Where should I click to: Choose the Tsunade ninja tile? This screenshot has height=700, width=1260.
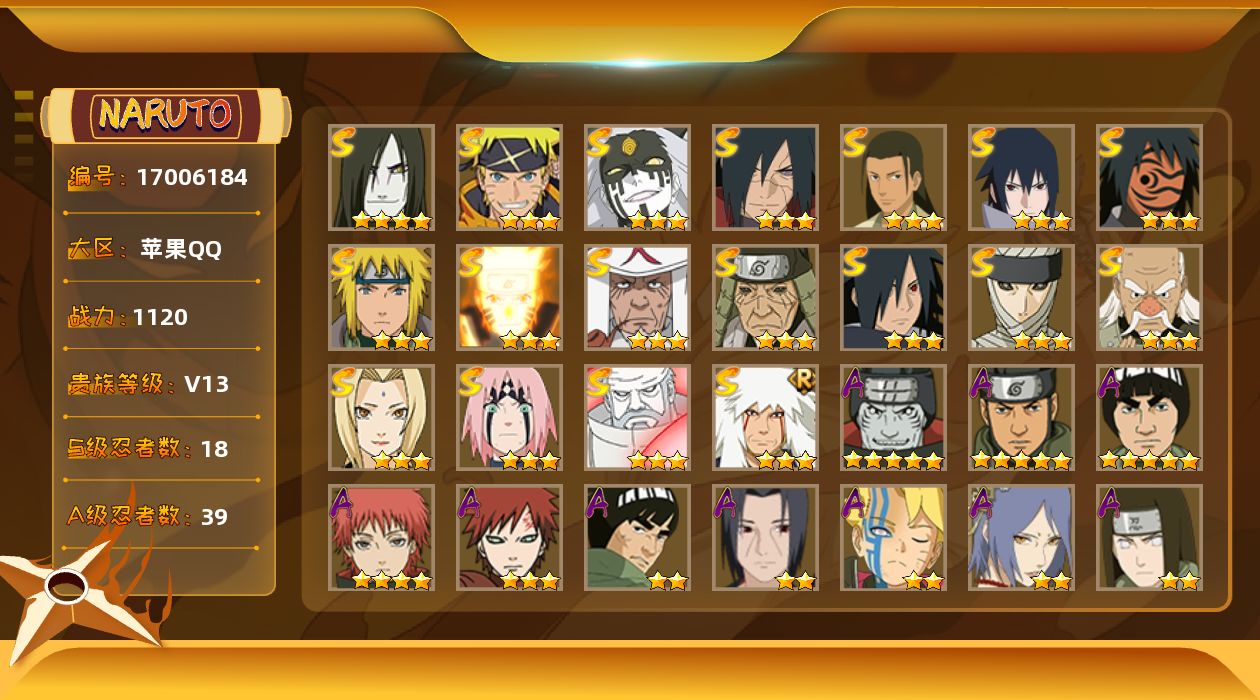[x=381, y=417]
